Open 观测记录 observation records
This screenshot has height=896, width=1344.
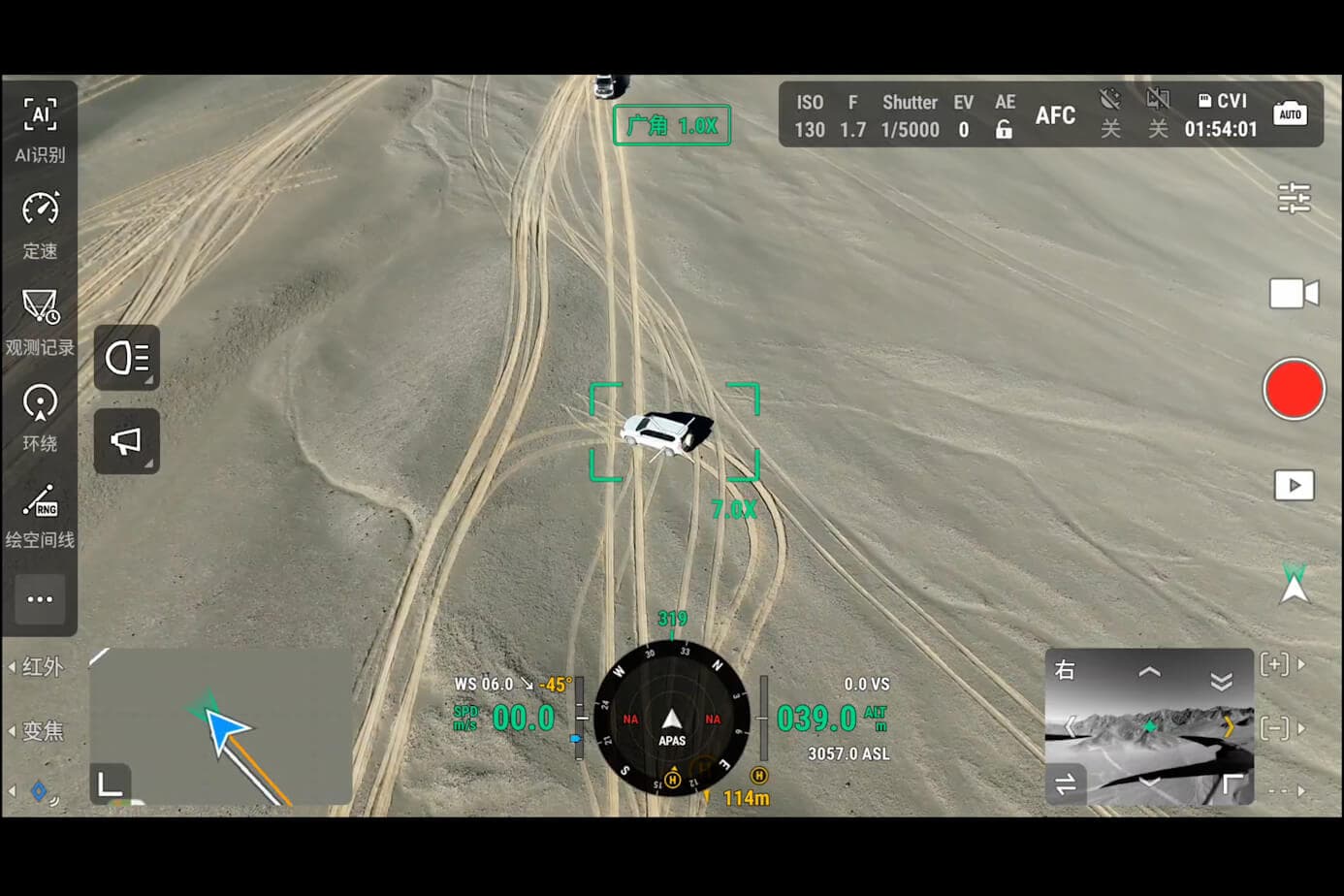click(x=40, y=321)
